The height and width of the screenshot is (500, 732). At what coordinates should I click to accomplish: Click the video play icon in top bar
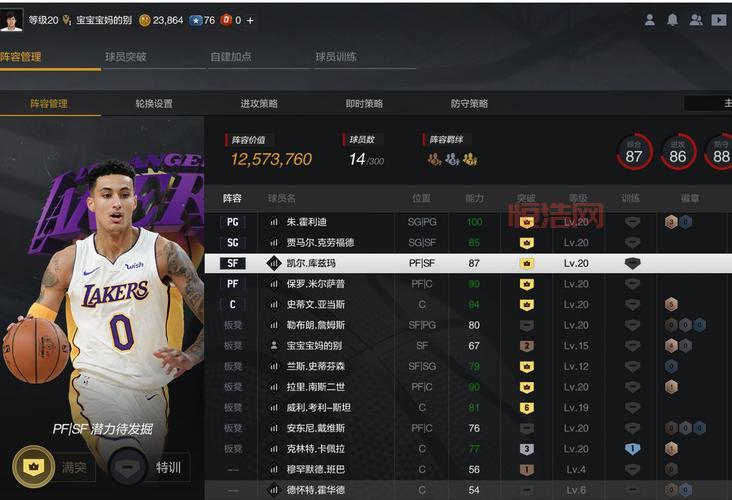(x=718, y=20)
